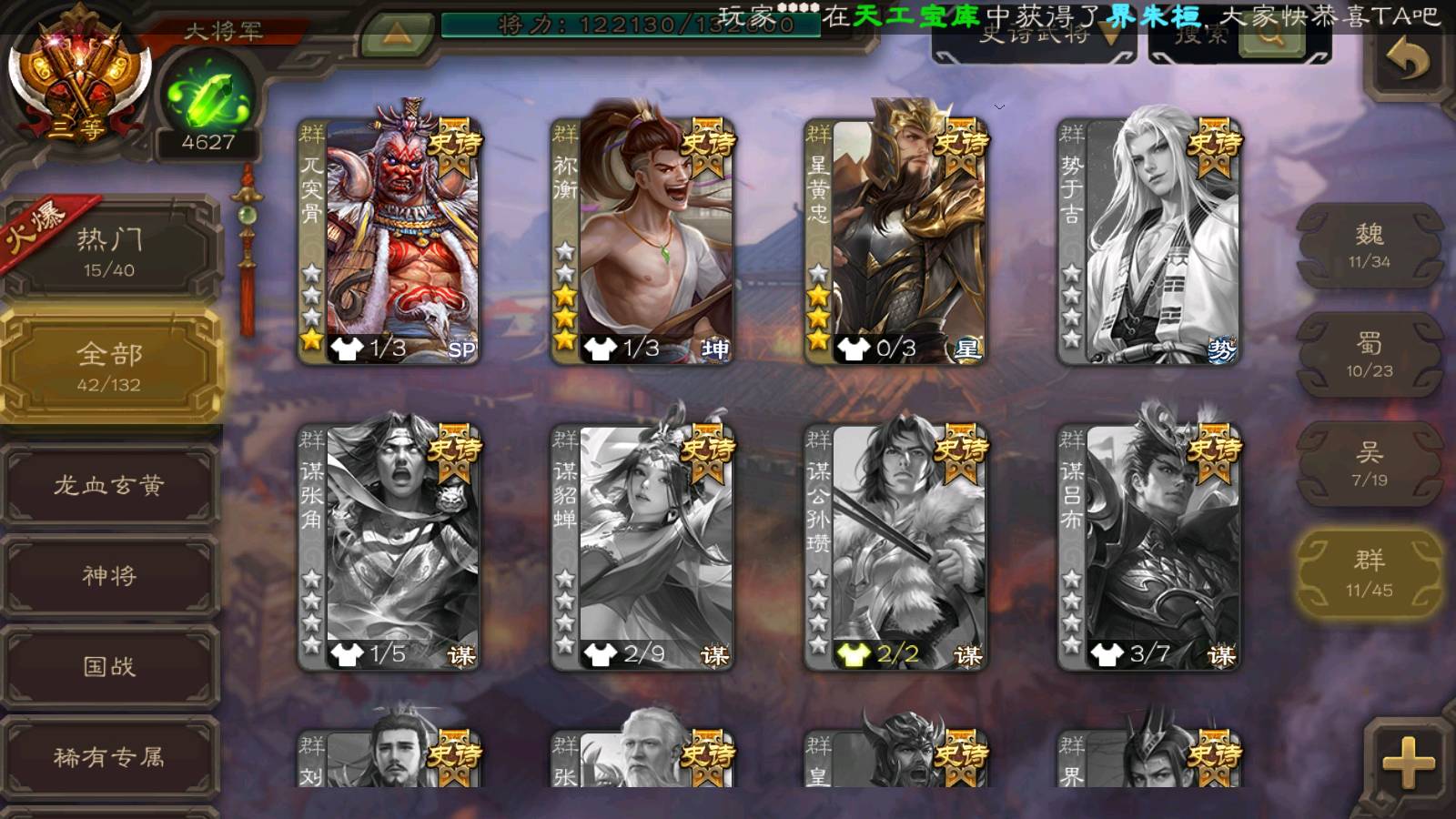Switch to the 全部 heroes tab
This screenshot has width=1456, height=819.
(x=109, y=366)
